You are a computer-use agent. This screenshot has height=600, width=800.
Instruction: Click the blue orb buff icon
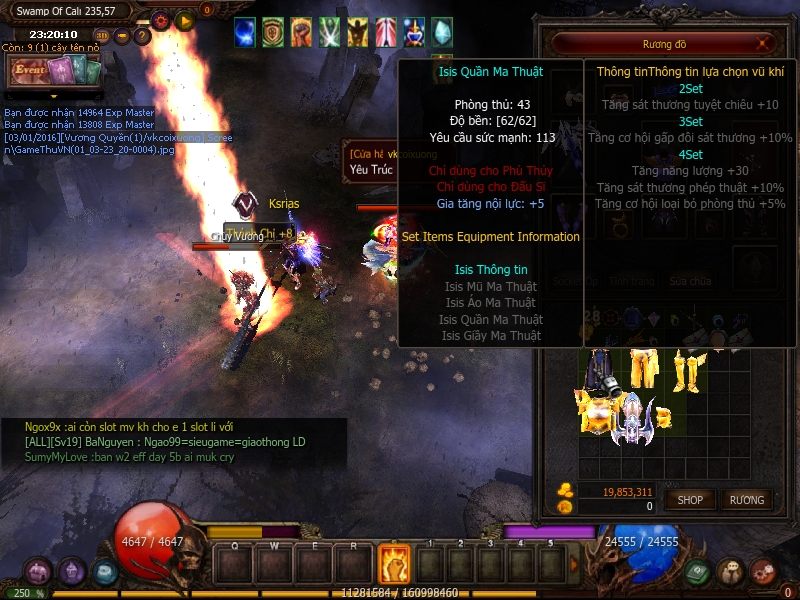click(x=245, y=32)
